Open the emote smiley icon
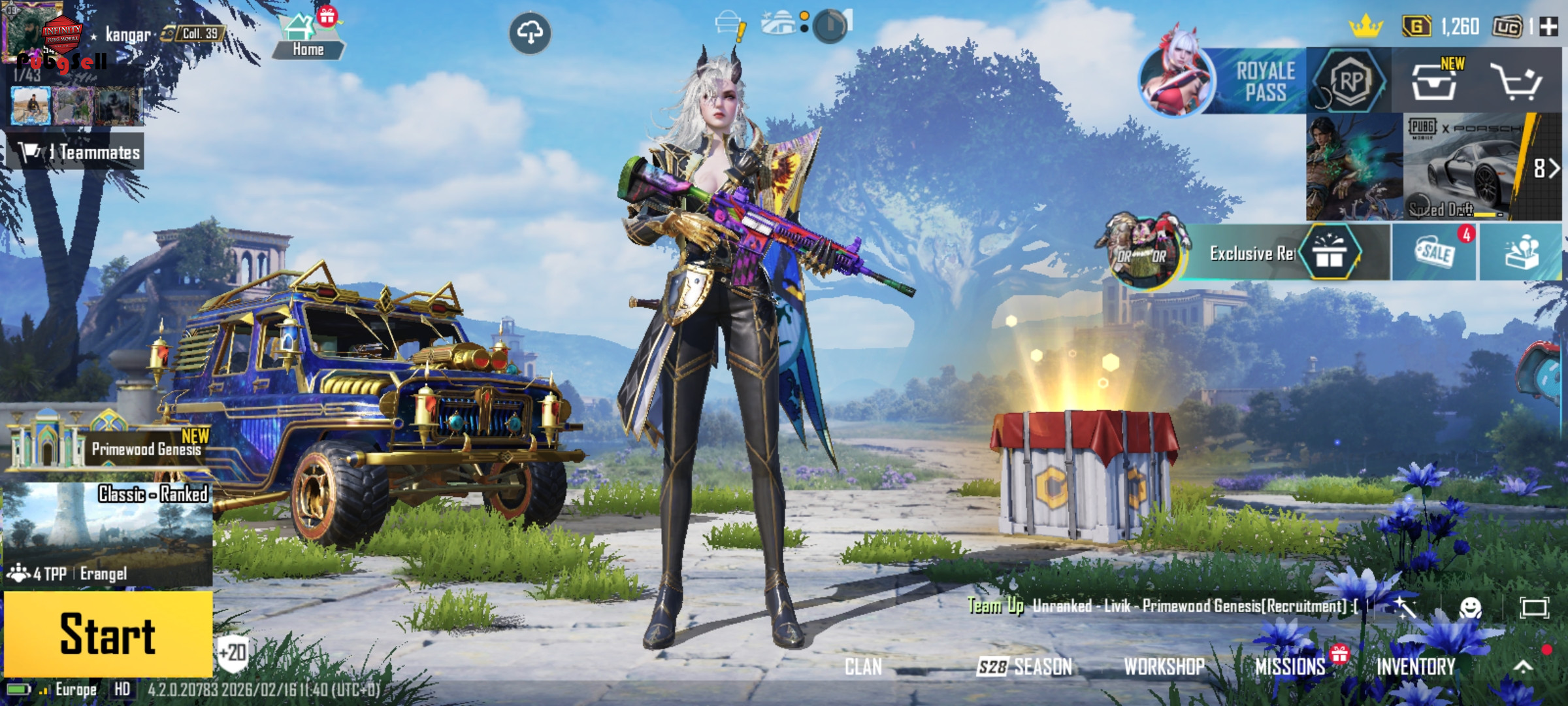 [x=1470, y=608]
